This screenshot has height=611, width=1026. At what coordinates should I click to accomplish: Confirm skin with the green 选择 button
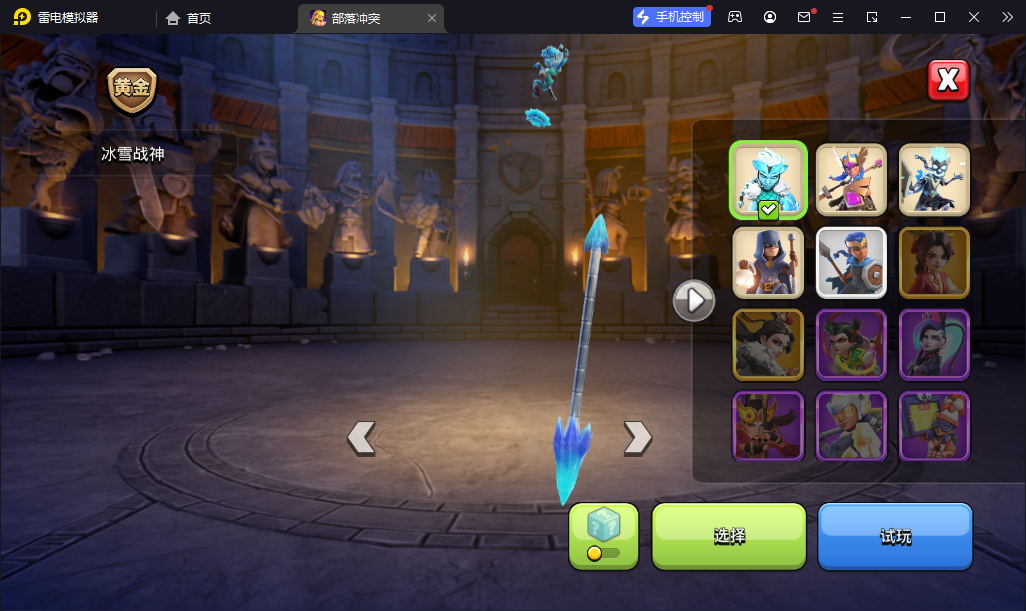tap(729, 536)
